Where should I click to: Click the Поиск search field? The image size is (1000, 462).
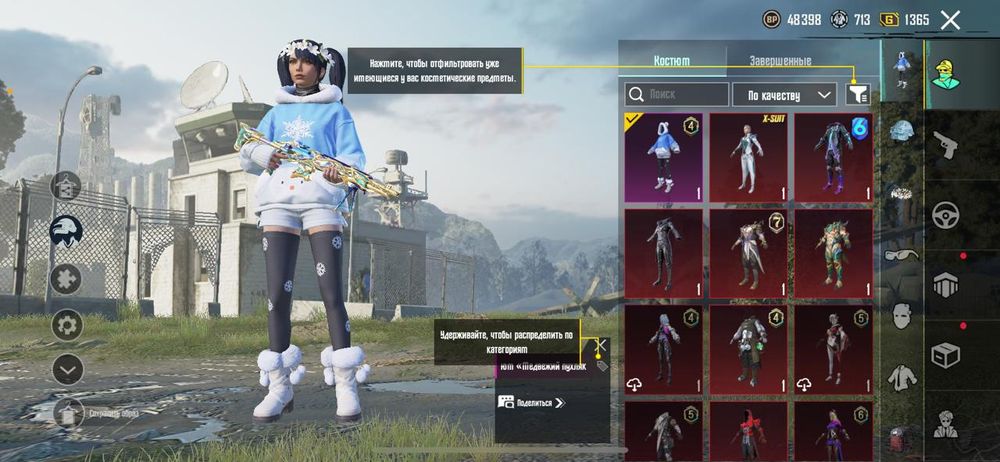click(x=677, y=95)
